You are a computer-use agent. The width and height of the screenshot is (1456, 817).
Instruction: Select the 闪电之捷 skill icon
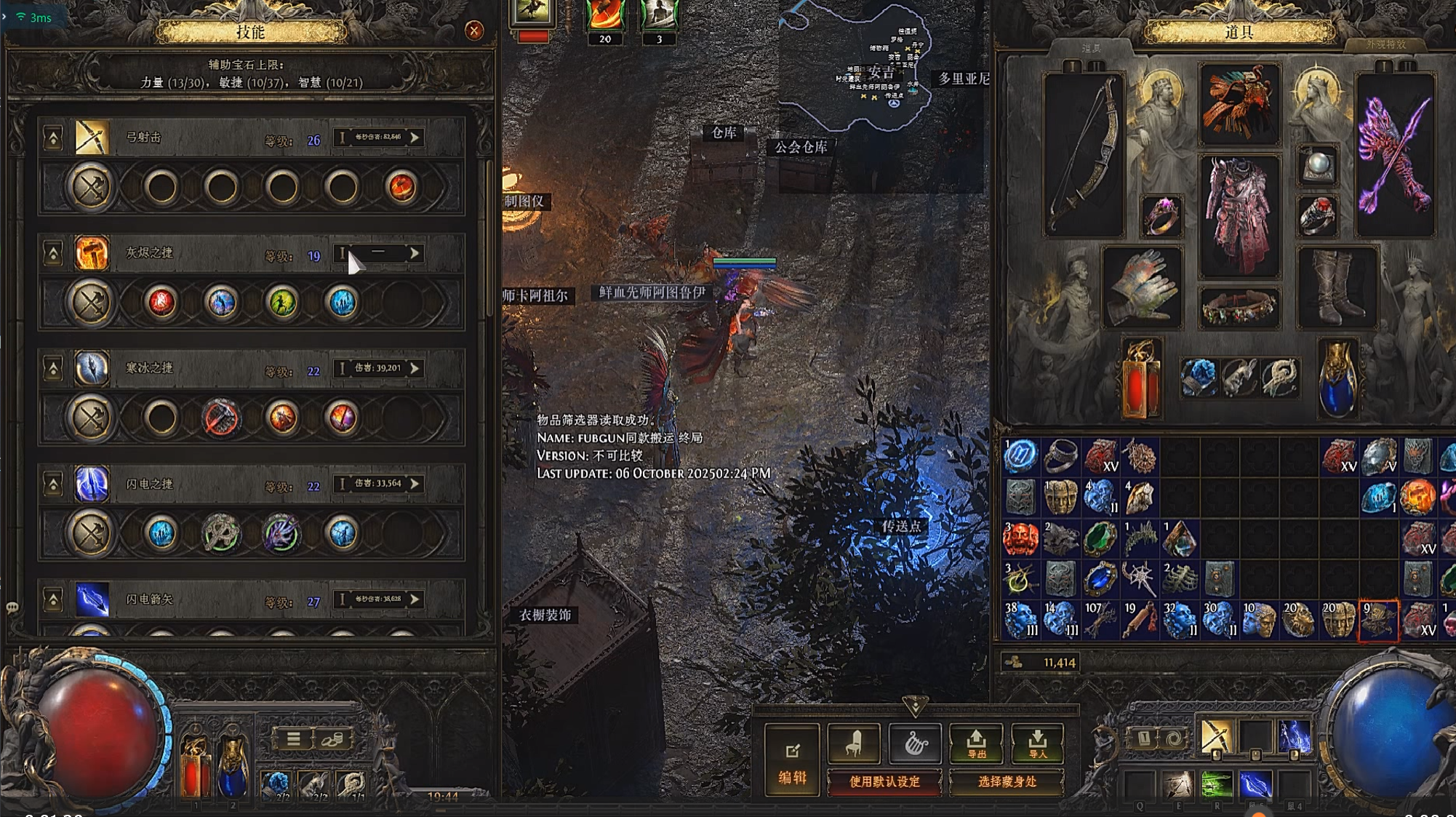pos(92,484)
